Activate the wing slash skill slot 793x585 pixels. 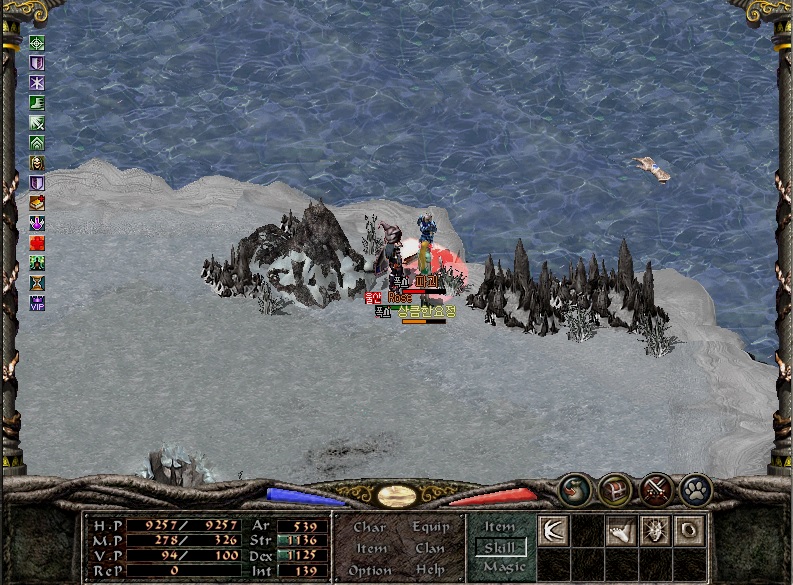(x=553, y=530)
